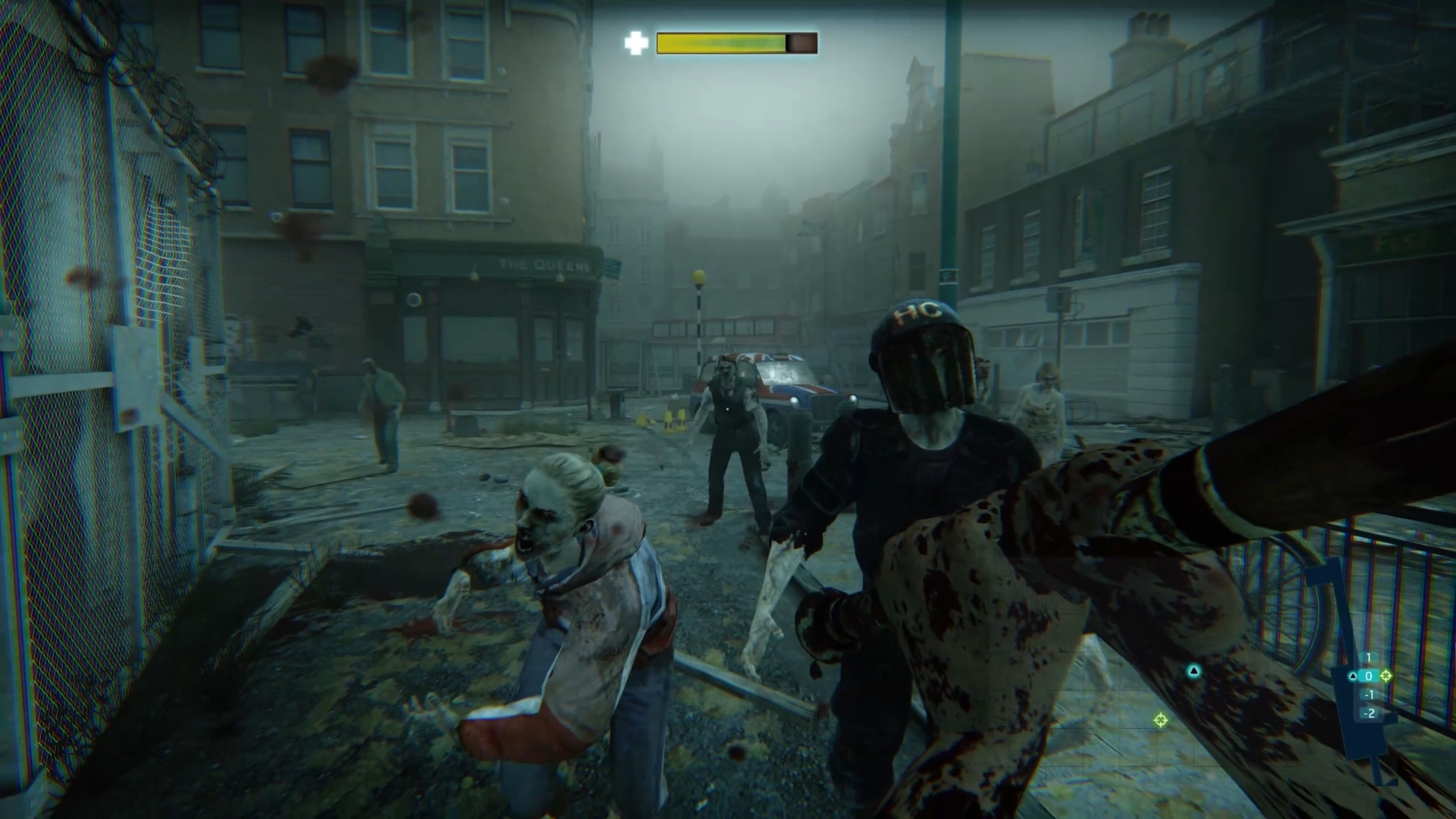Select floor level 1 on the floor indicator
This screenshot has height=819, width=1456.
click(1368, 657)
